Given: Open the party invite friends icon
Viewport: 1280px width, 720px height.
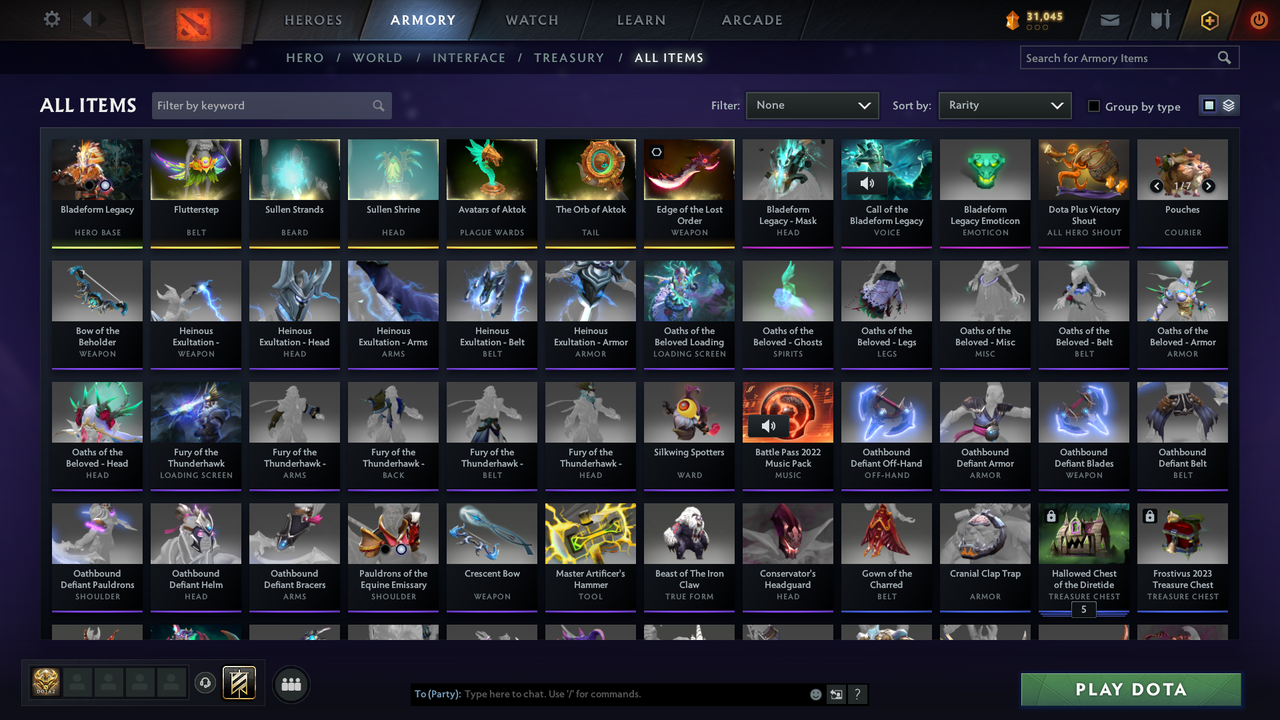Looking at the screenshot, I should [x=290, y=684].
